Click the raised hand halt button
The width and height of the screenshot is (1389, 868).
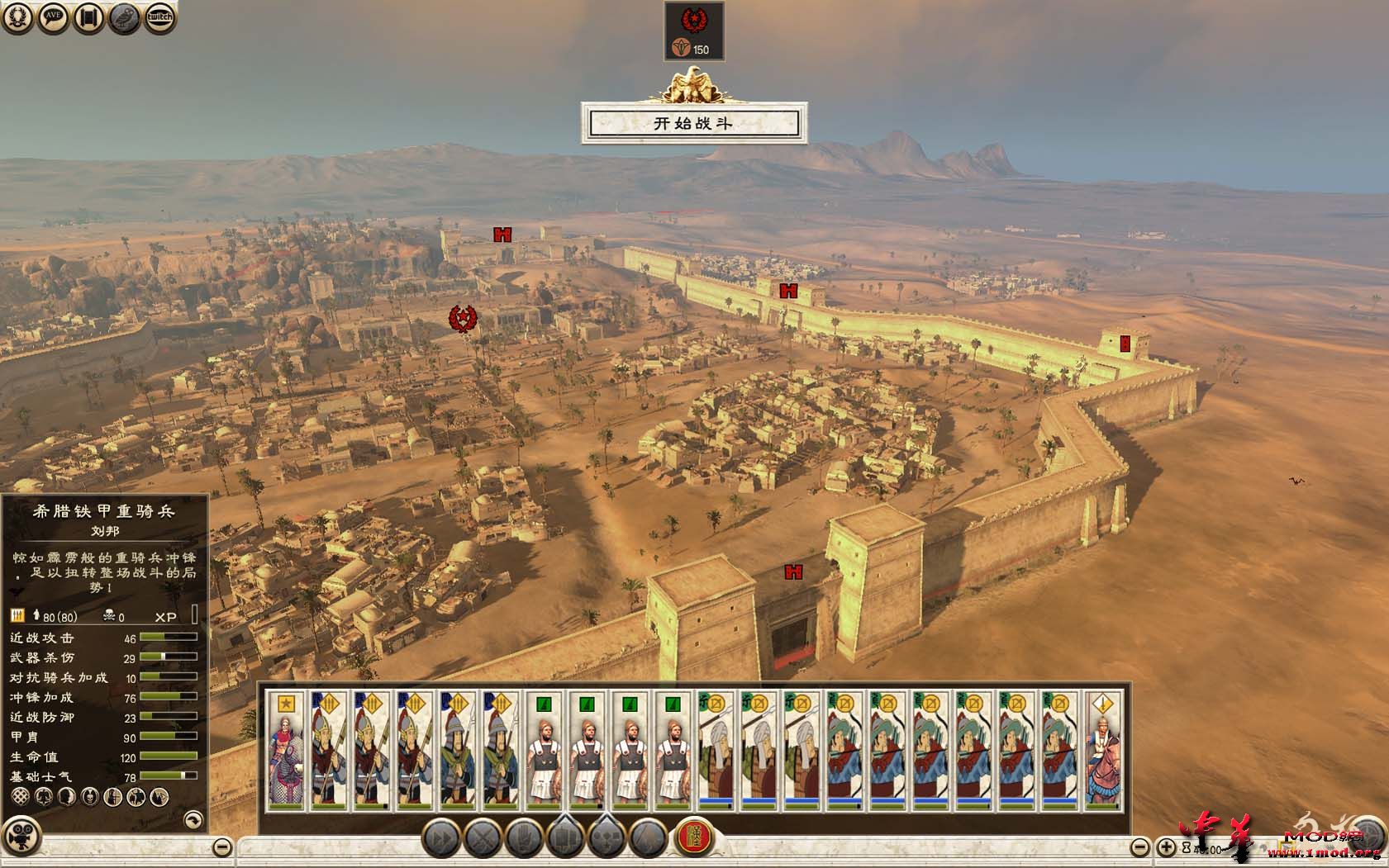pos(524,839)
